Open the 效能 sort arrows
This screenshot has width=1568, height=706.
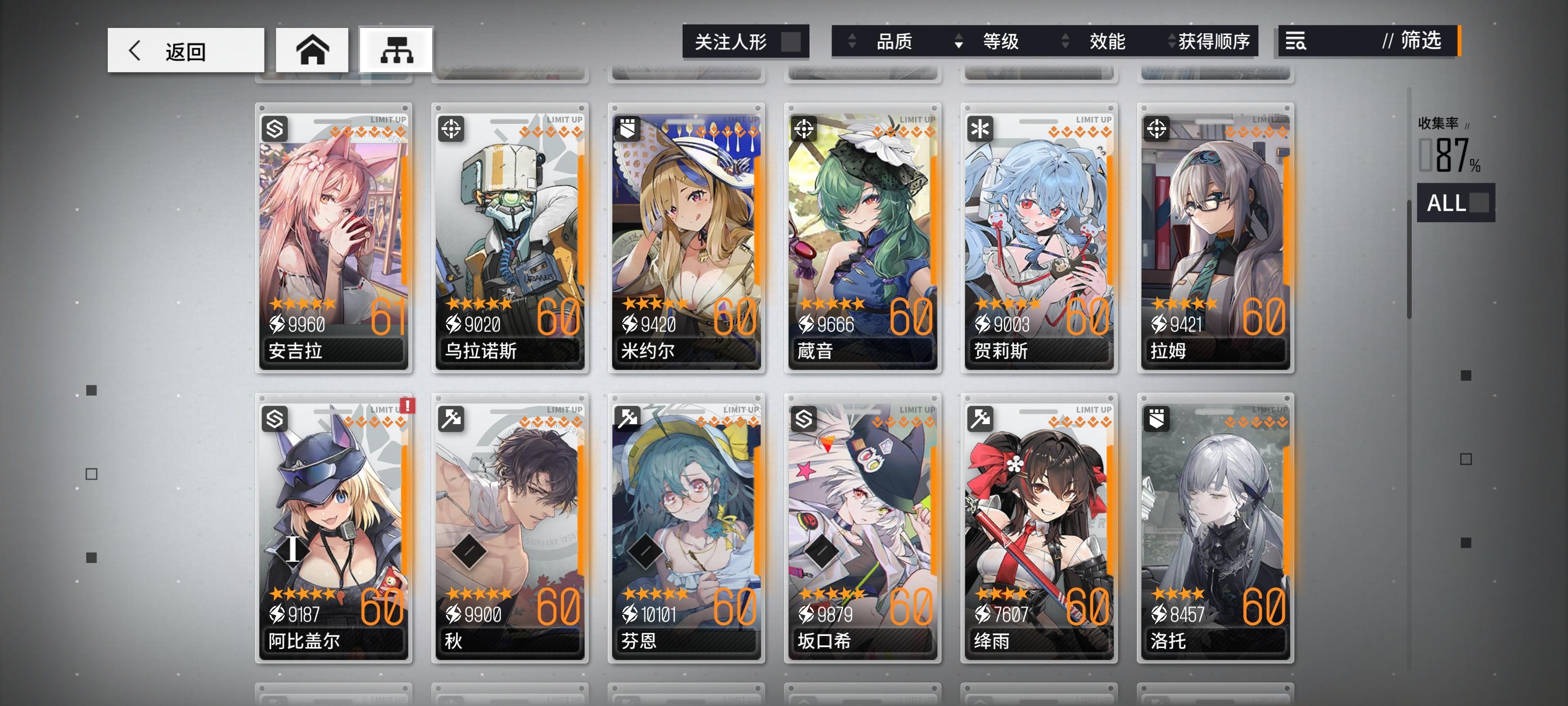click(x=1065, y=41)
